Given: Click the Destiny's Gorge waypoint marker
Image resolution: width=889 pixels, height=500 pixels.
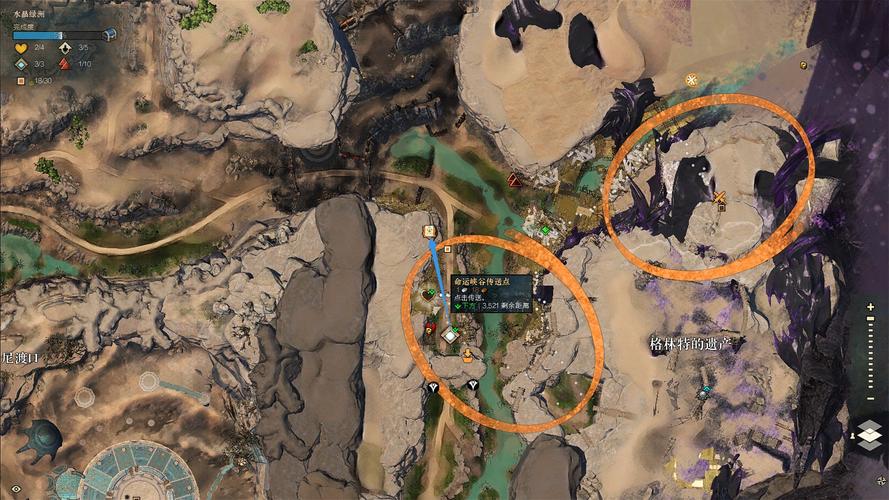Looking at the screenshot, I should pos(449,336).
